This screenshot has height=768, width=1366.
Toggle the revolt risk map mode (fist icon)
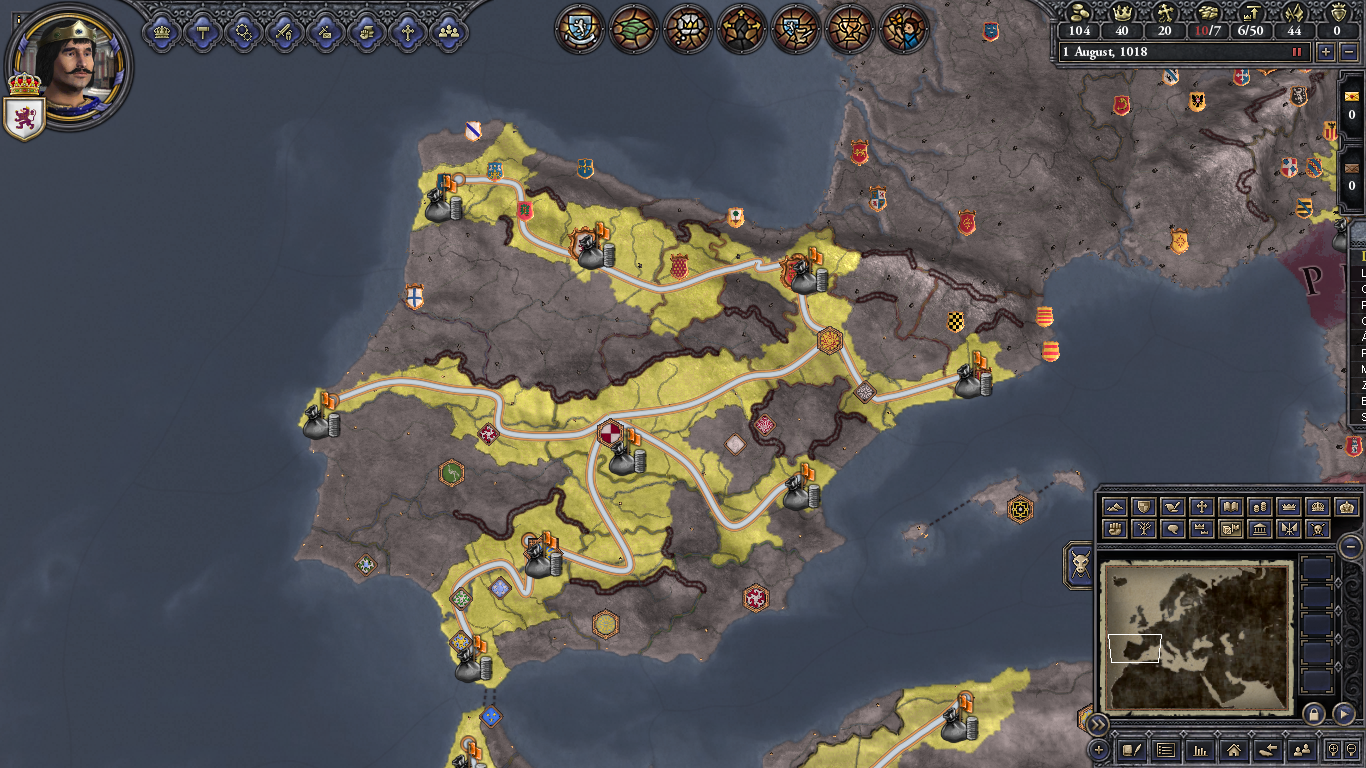[1114, 528]
